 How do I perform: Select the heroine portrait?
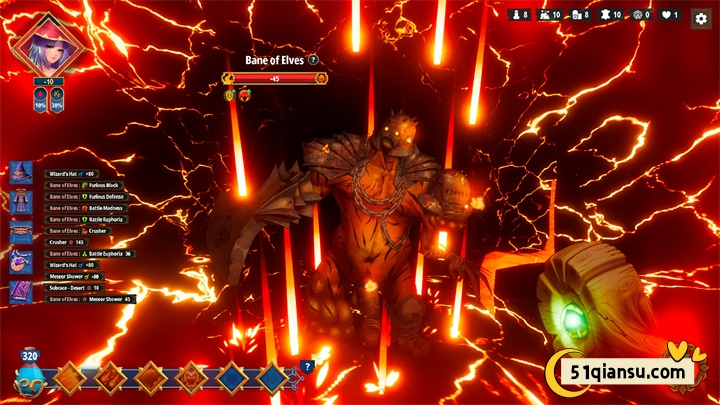pyautogui.click(x=48, y=44)
